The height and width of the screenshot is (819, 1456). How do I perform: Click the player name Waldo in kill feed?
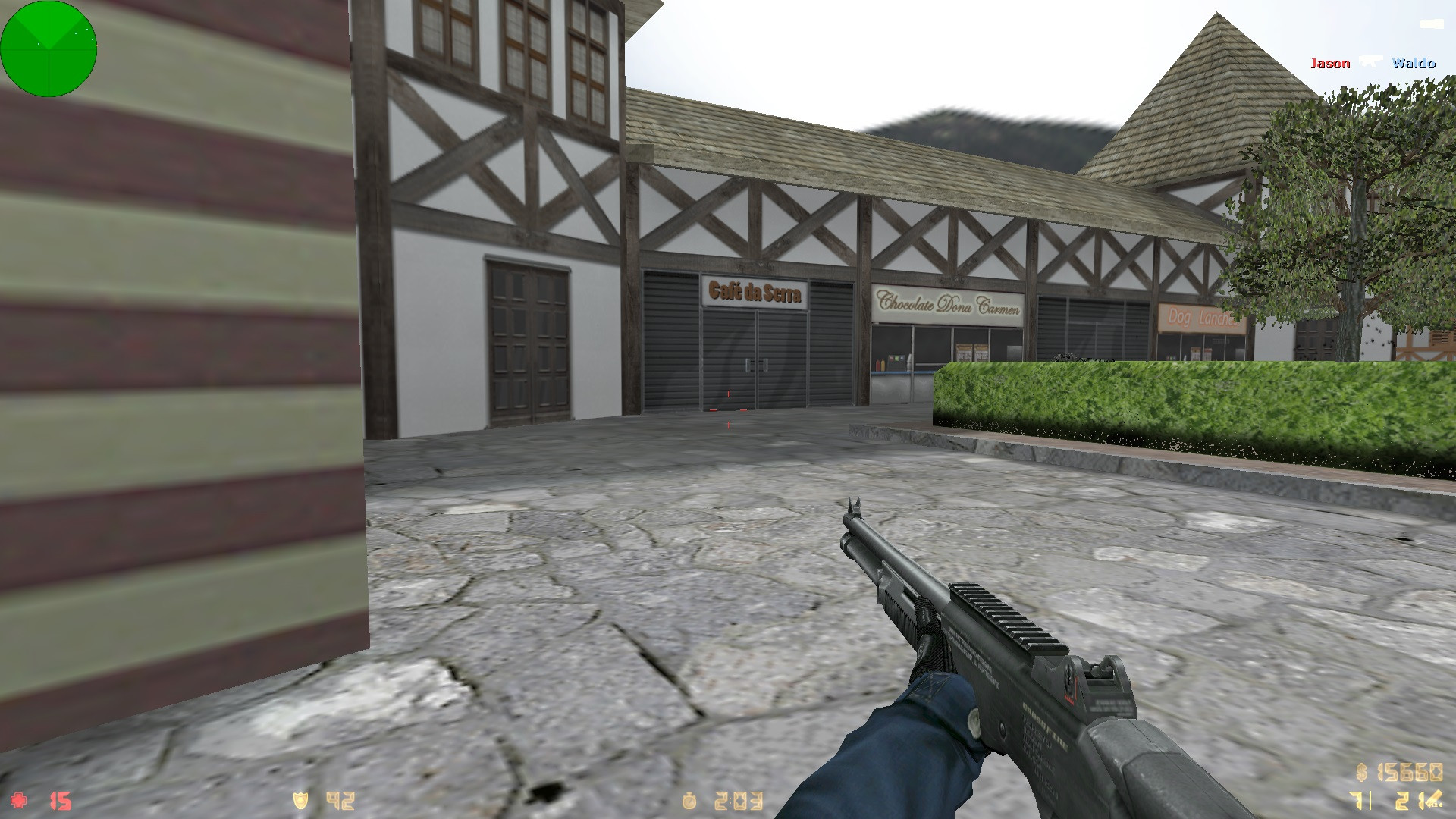[x=1415, y=64]
